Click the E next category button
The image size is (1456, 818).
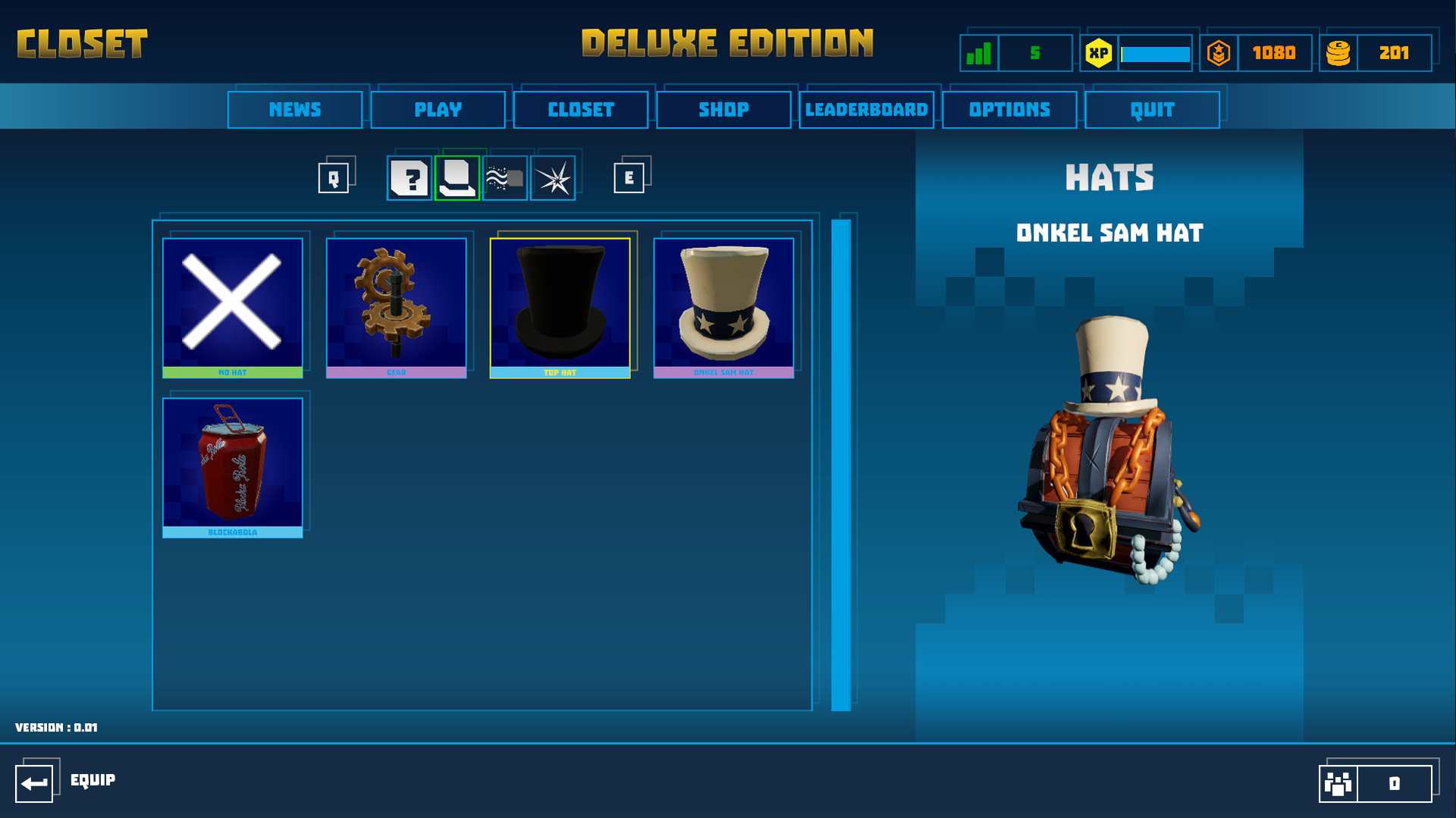(627, 177)
